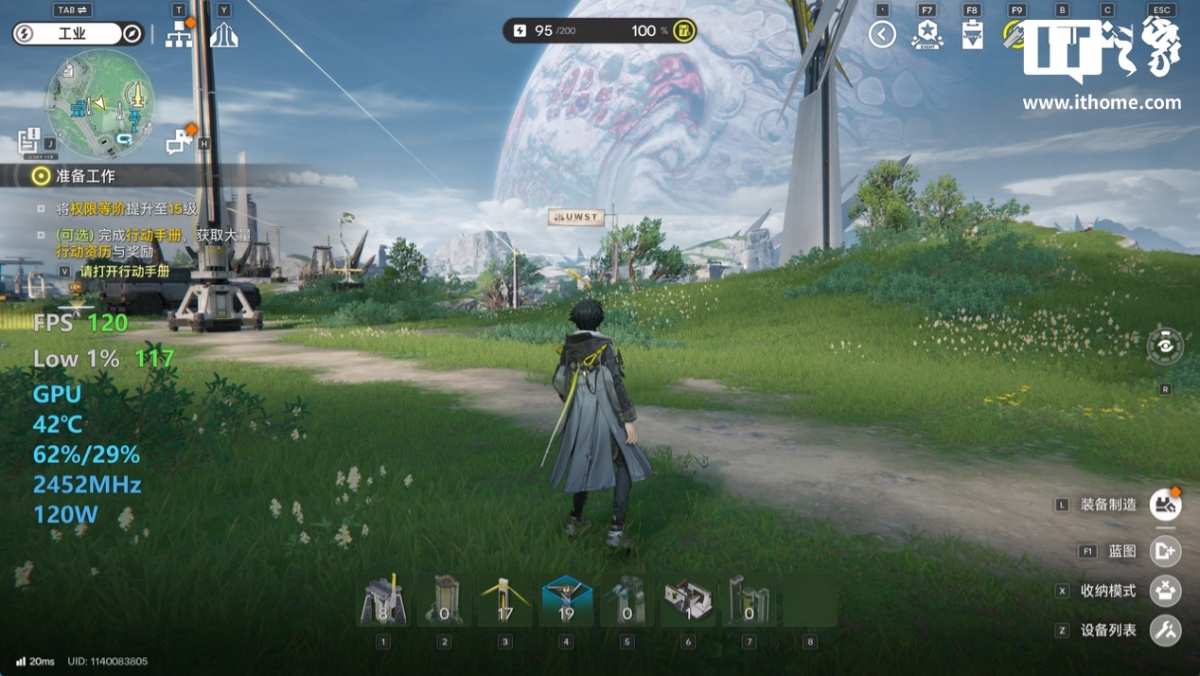Open the clipboard icon in top bar

[971, 36]
